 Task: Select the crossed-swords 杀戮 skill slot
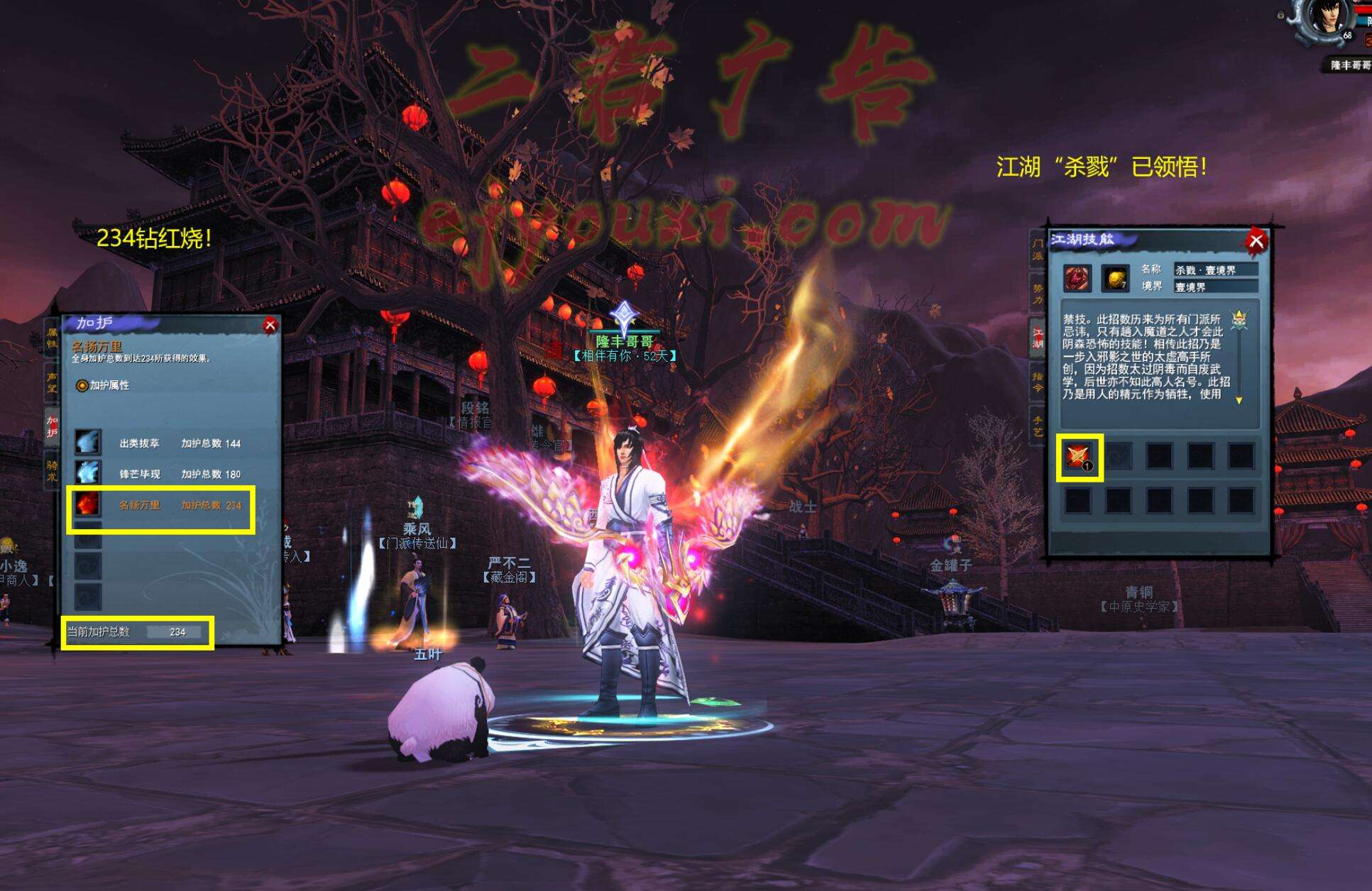coord(1079,458)
